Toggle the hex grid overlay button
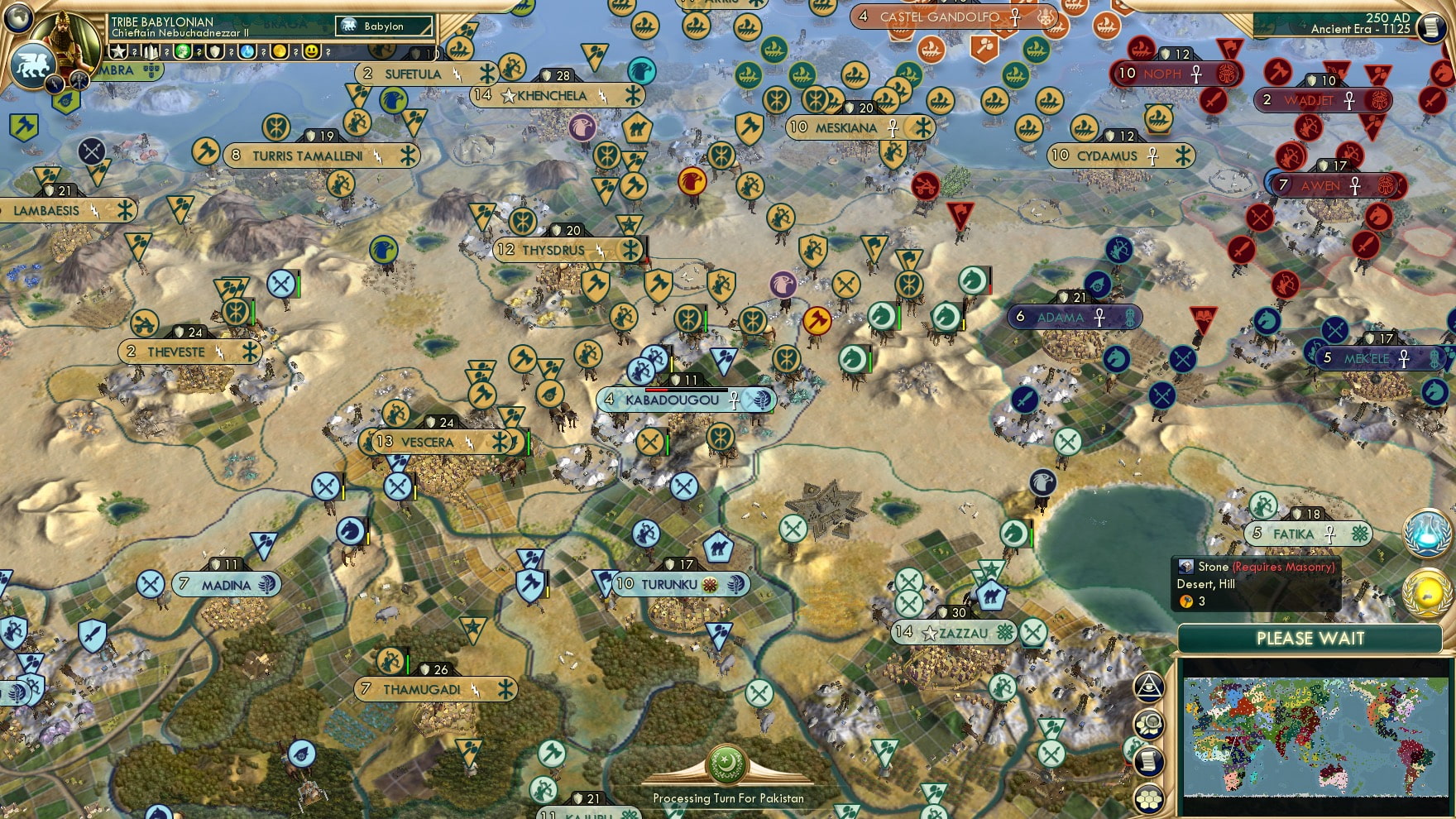 pyautogui.click(x=1149, y=797)
